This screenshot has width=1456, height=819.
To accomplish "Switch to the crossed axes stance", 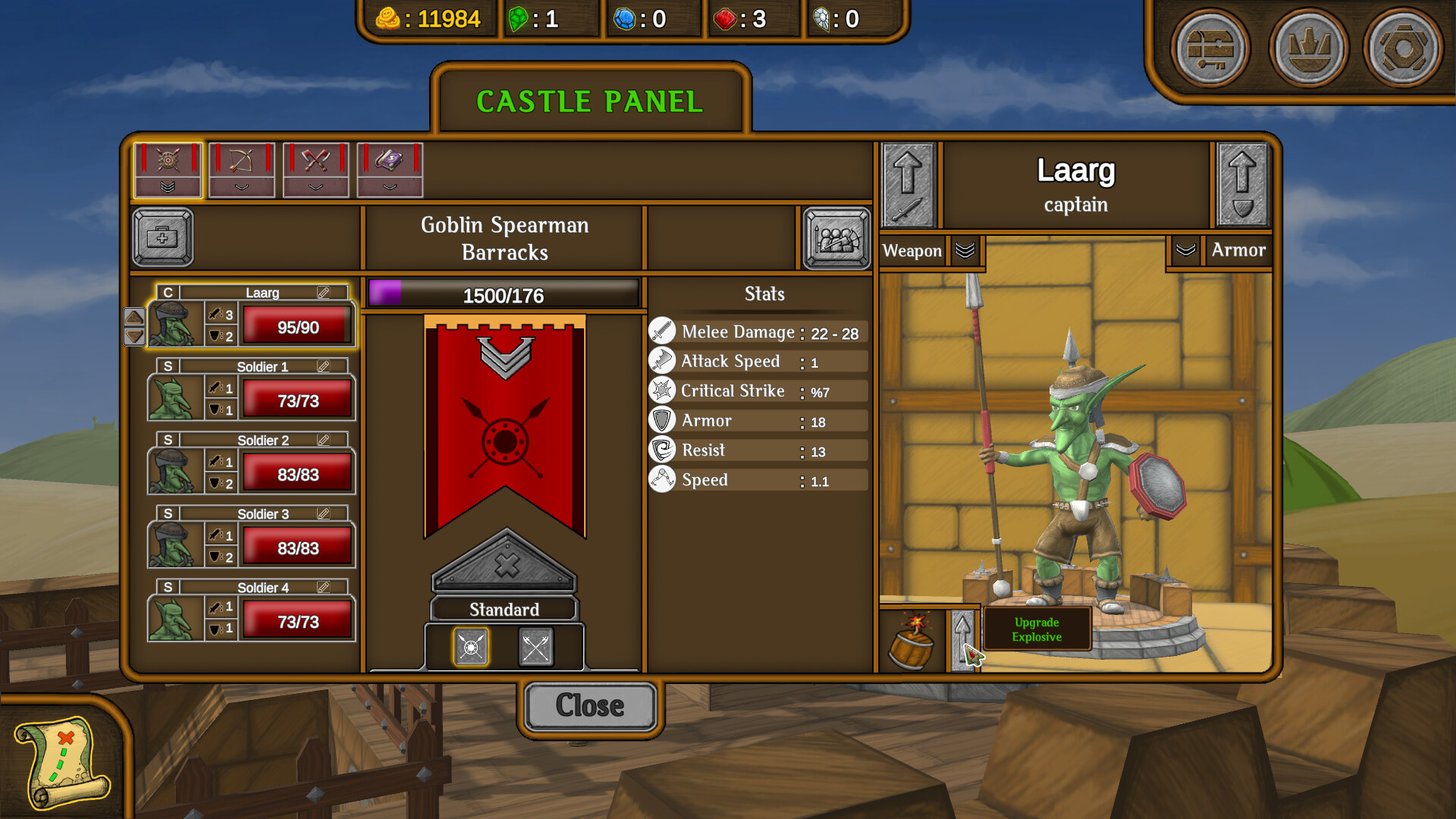I will pyautogui.click(x=536, y=647).
